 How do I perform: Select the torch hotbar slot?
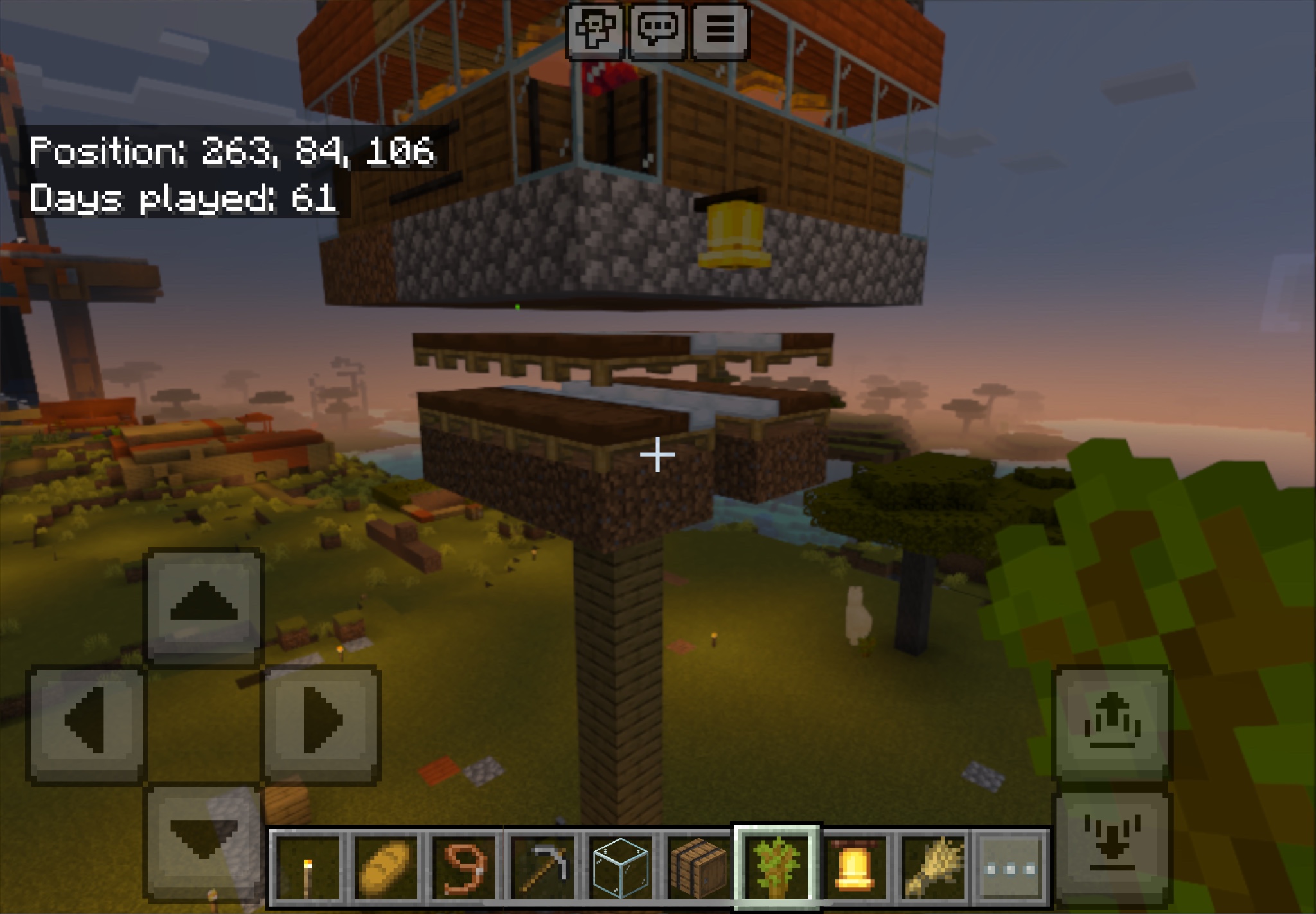coord(307,868)
